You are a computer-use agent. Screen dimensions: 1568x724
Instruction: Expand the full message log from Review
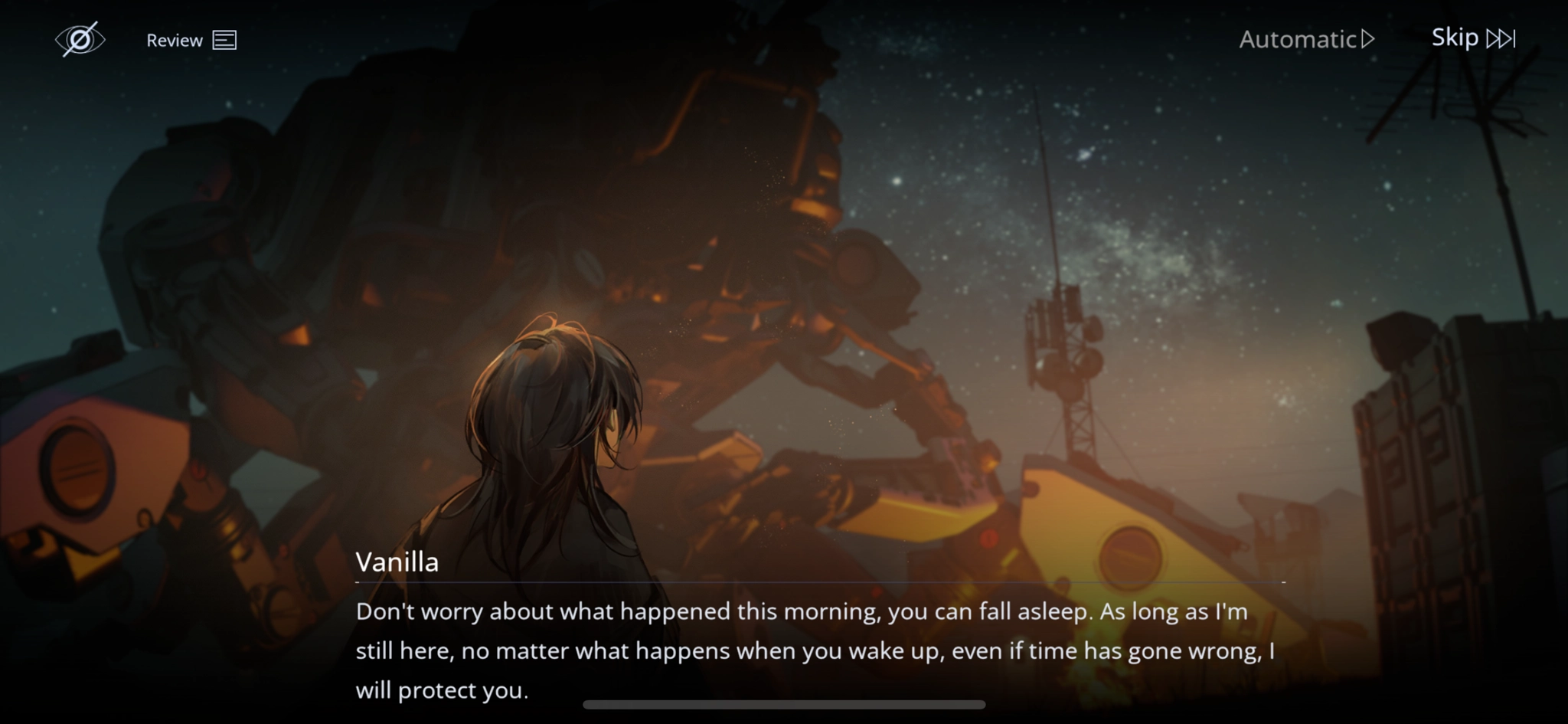191,40
